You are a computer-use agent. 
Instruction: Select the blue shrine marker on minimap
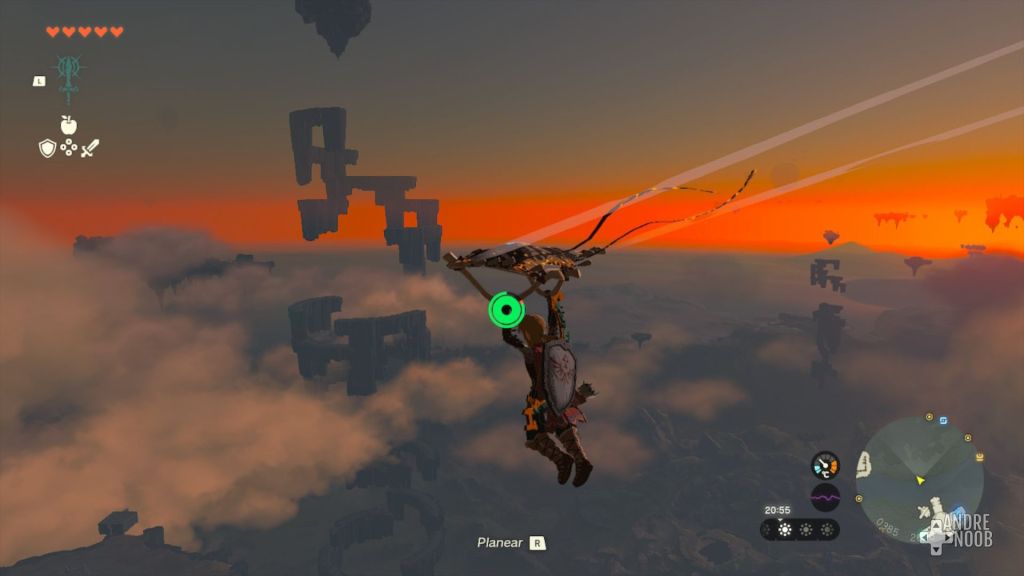click(942, 421)
